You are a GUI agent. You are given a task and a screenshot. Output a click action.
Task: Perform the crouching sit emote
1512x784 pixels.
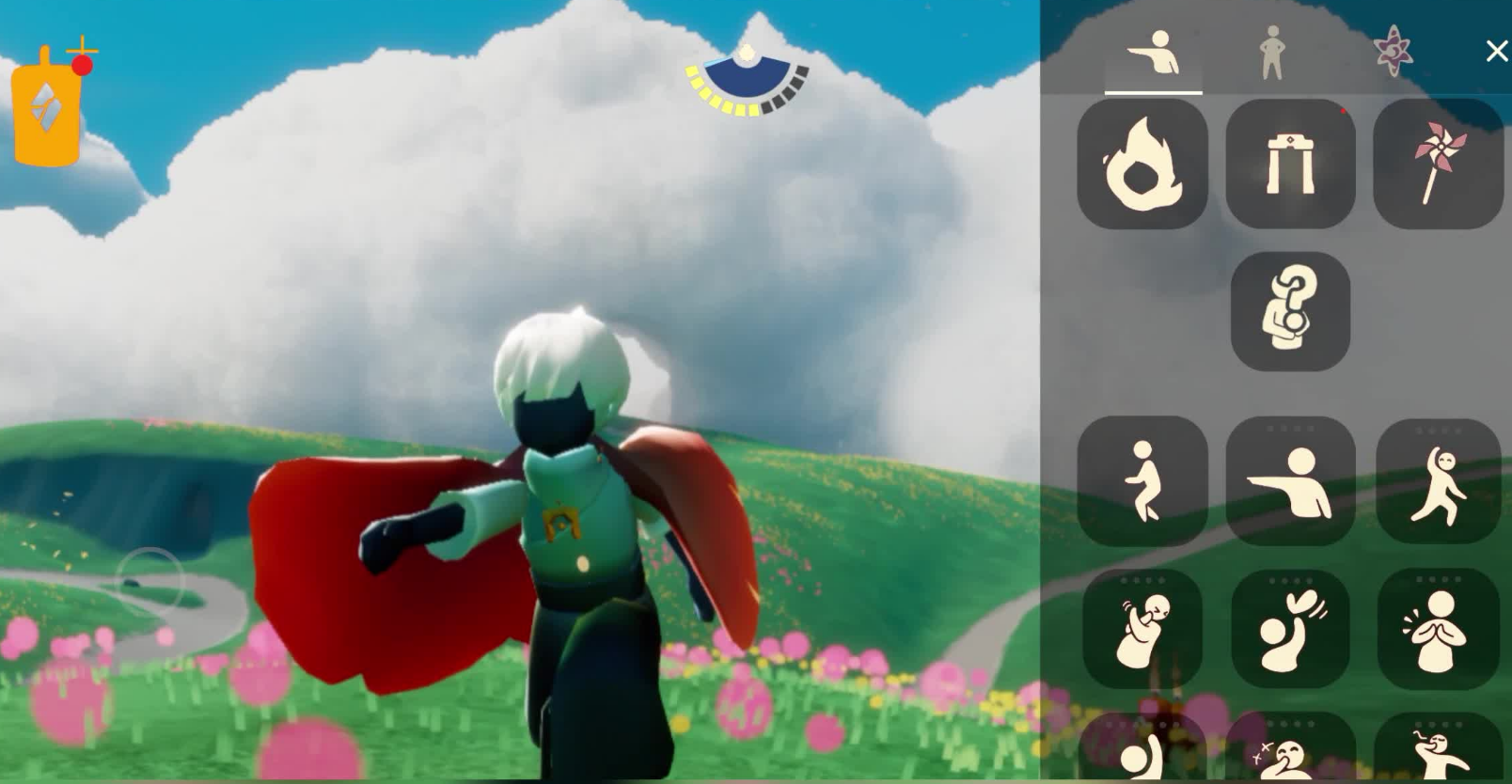click(x=1142, y=481)
